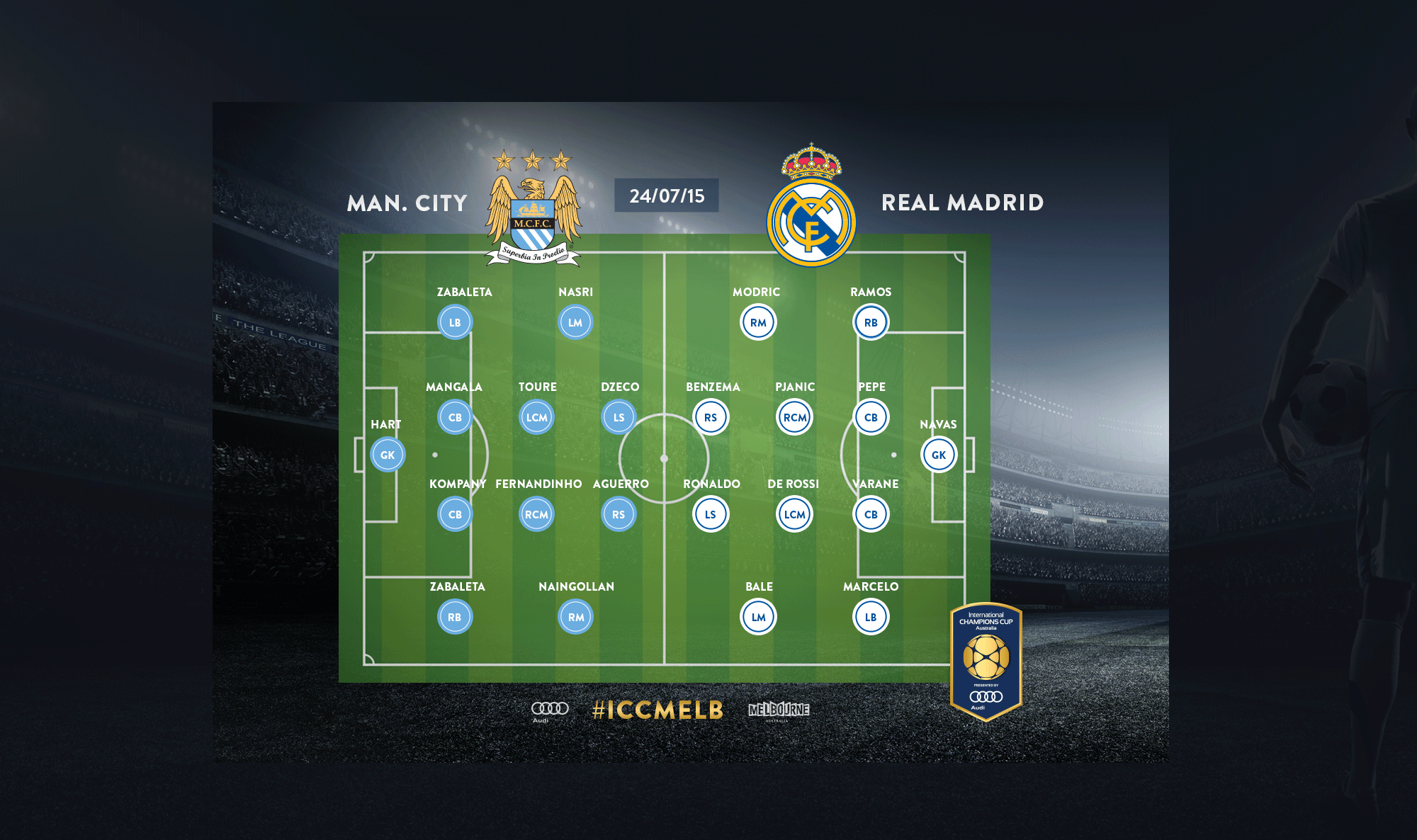1417x840 pixels.
Task: Select Marcelo at left back
Action: [871, 617]
